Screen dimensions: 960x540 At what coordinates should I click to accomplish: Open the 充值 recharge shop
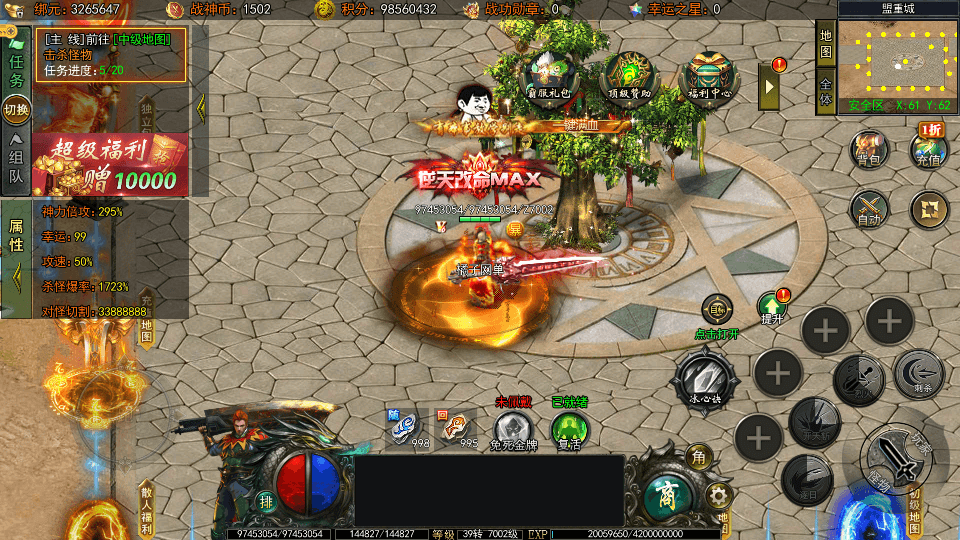click(x=927, y=149)
